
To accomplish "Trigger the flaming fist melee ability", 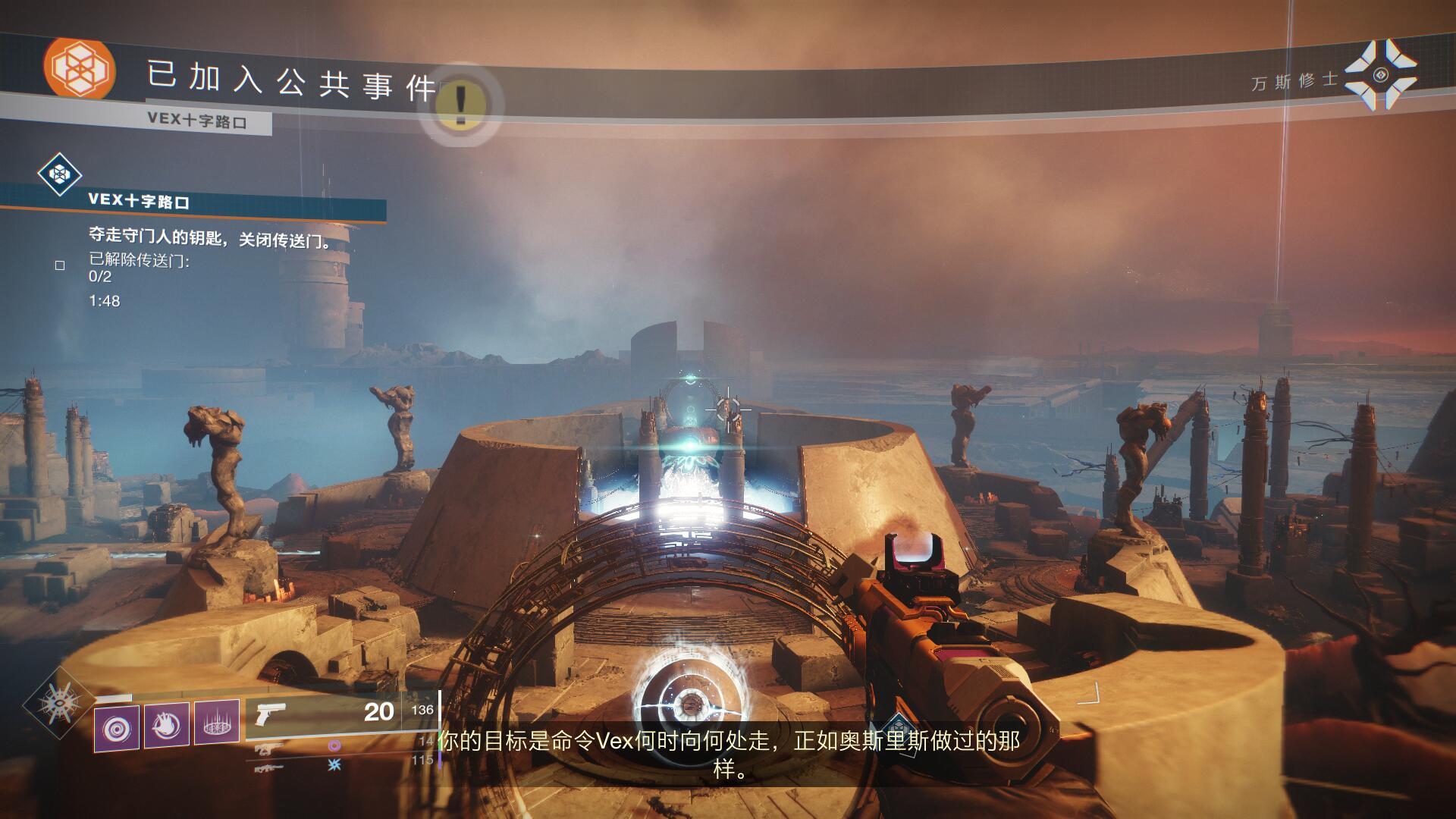I will [x=167, y=726].
